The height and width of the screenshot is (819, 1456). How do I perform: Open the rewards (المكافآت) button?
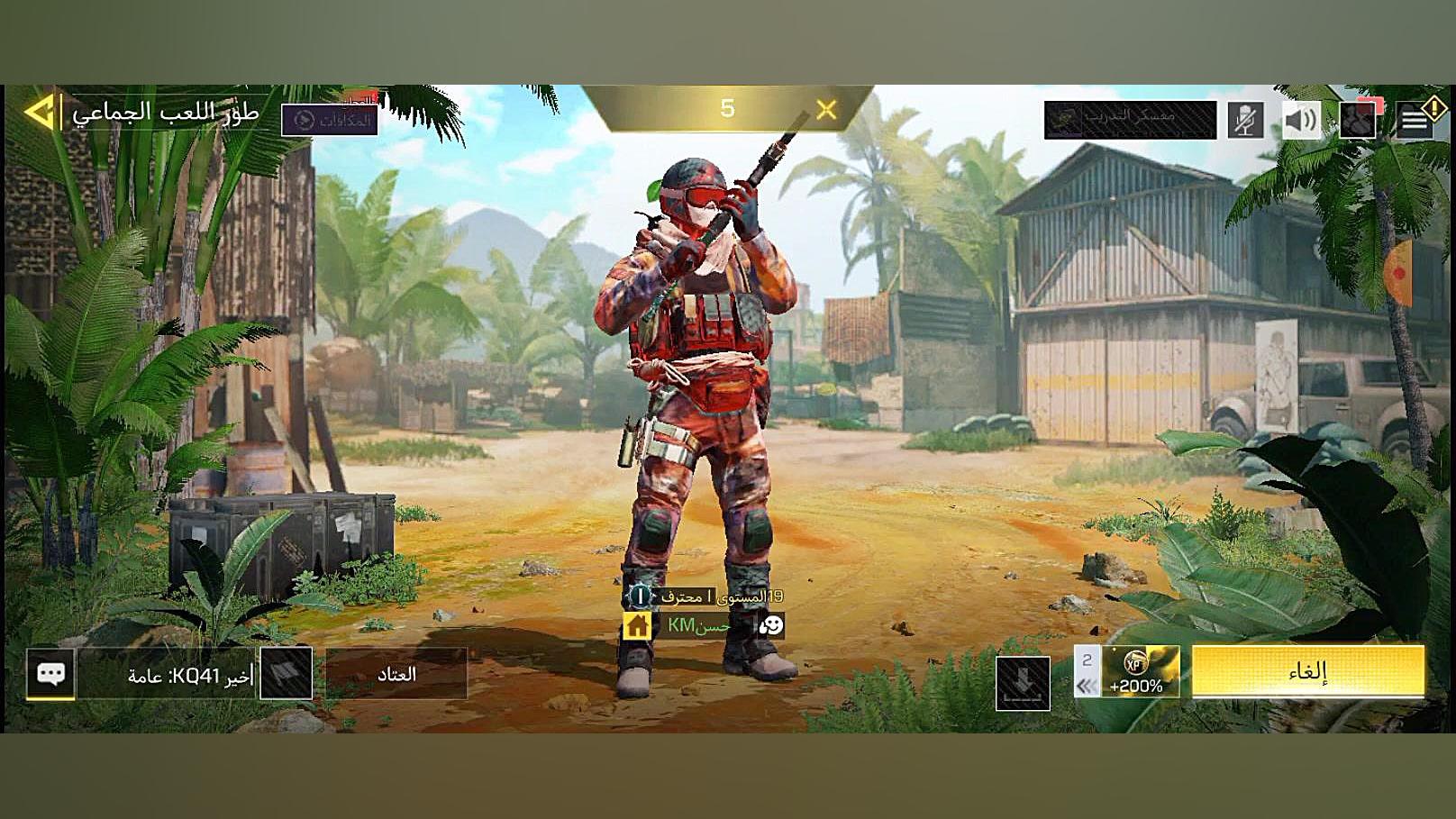[330, 120]
